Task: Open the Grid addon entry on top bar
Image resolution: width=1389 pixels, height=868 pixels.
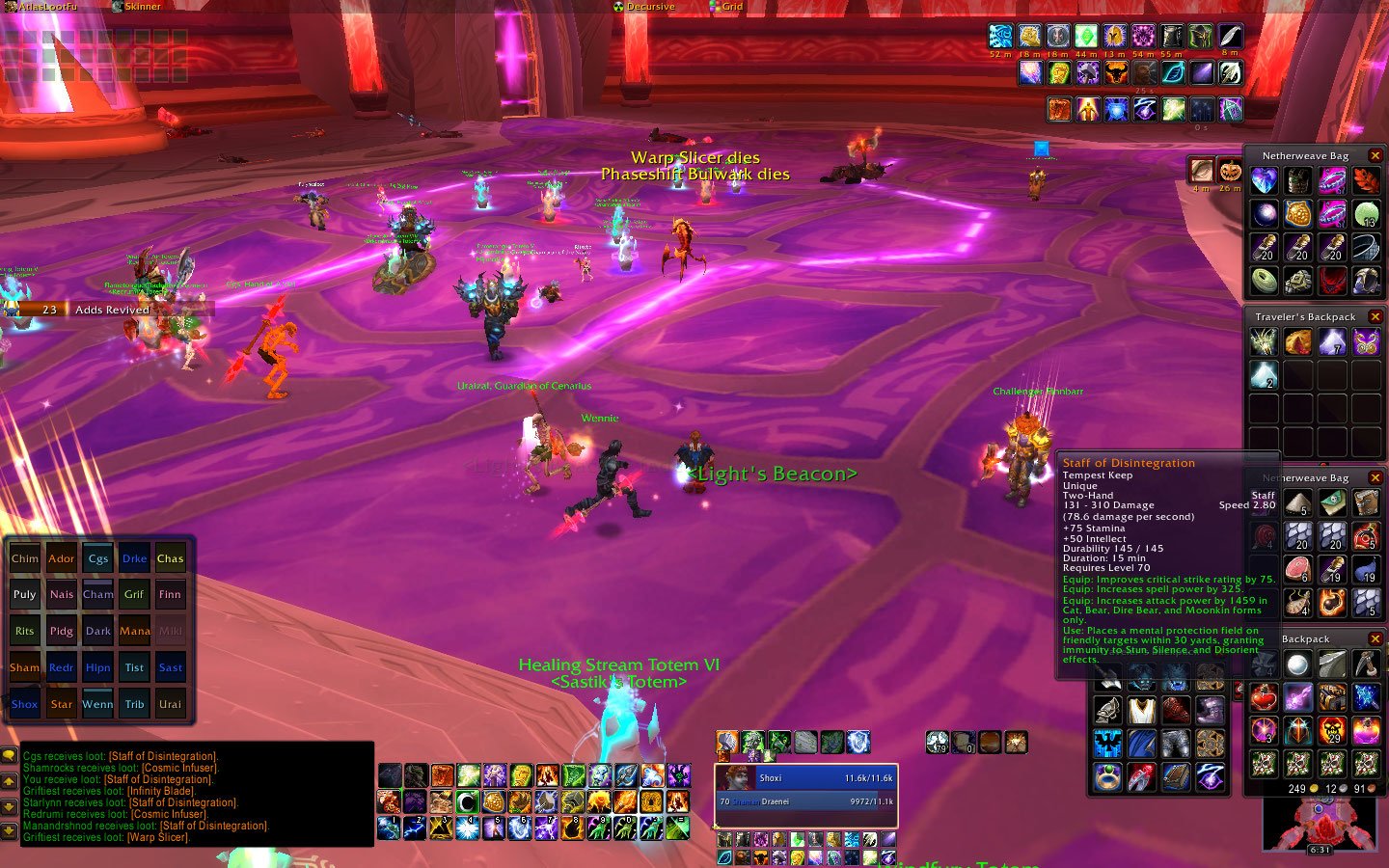Action: (x=731, y=7)
